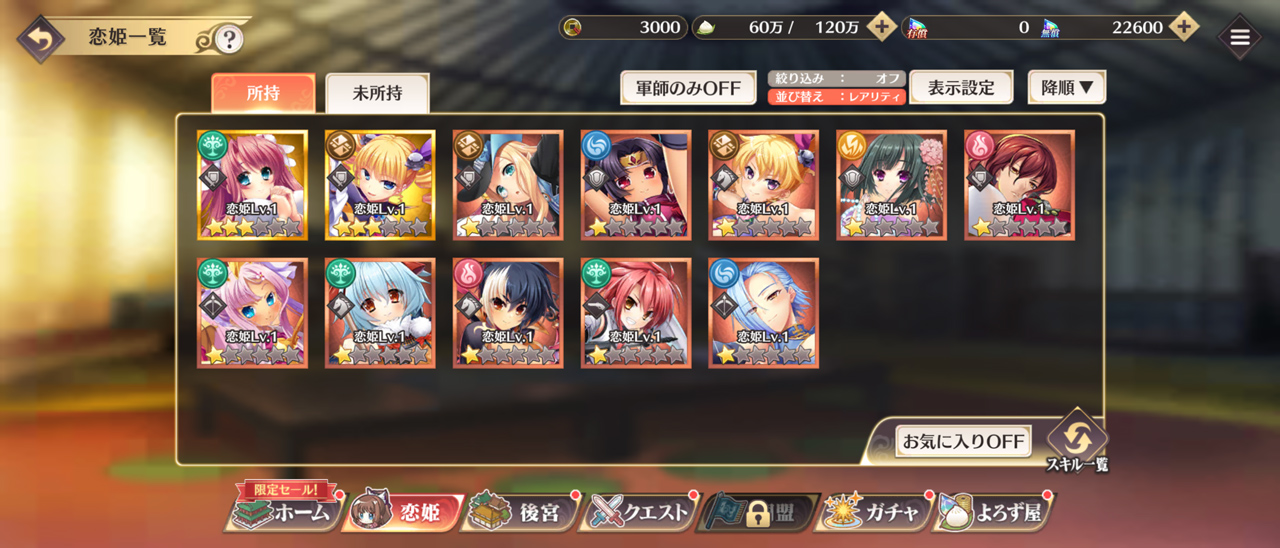This screenshot has width=1280, height=548.
Task: Select the black-and-white-haired character card
Action: coord(508,313)
